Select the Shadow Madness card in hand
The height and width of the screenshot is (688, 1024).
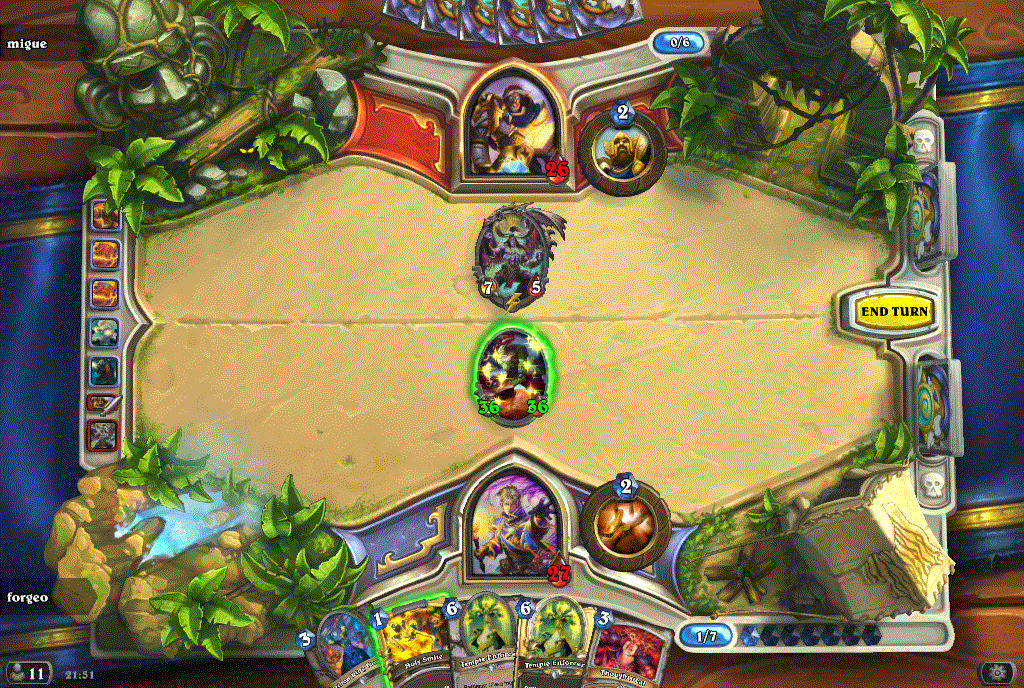tap(343, 650)
